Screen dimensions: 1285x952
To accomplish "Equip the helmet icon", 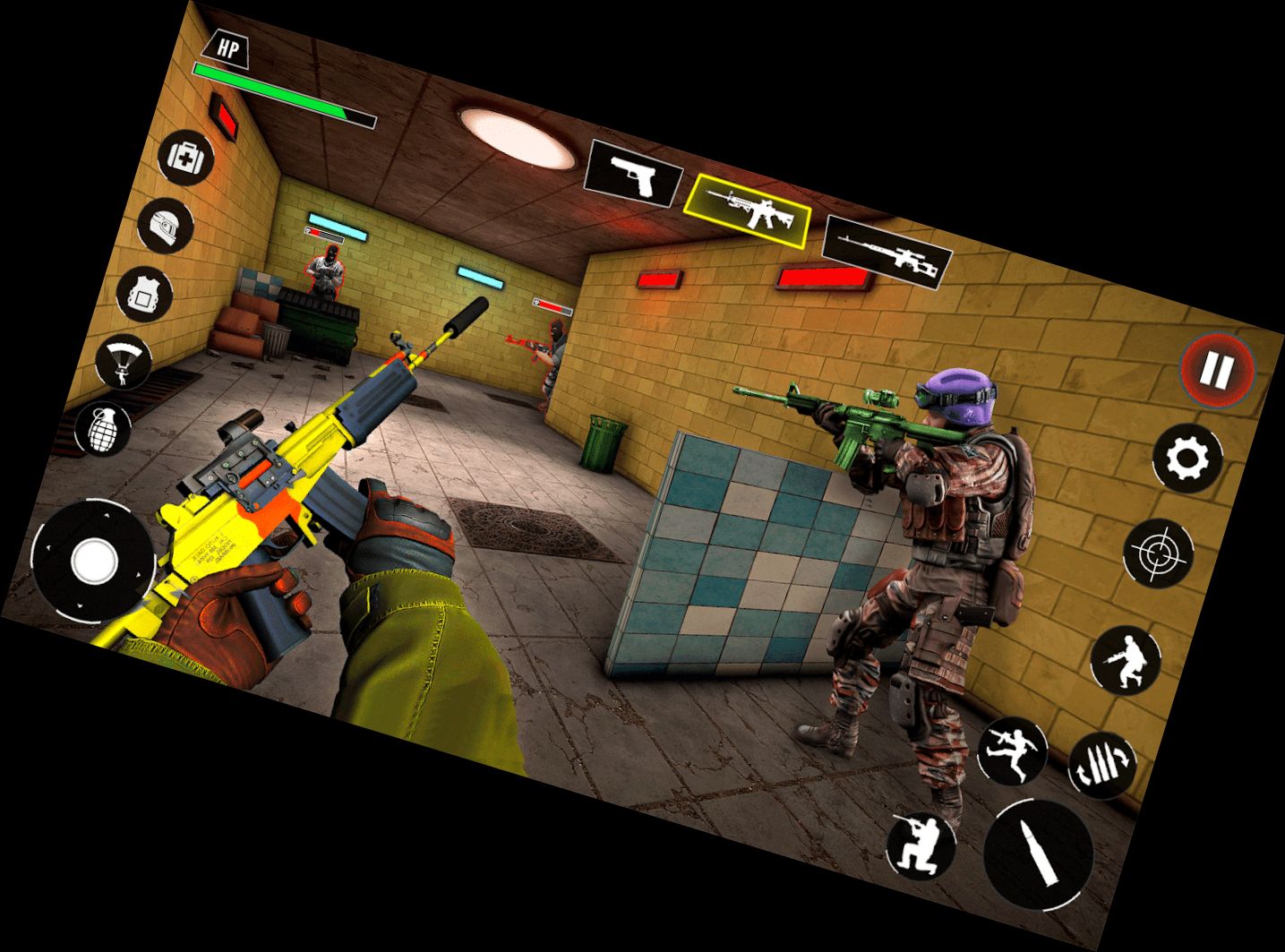I will coord(167,224).
